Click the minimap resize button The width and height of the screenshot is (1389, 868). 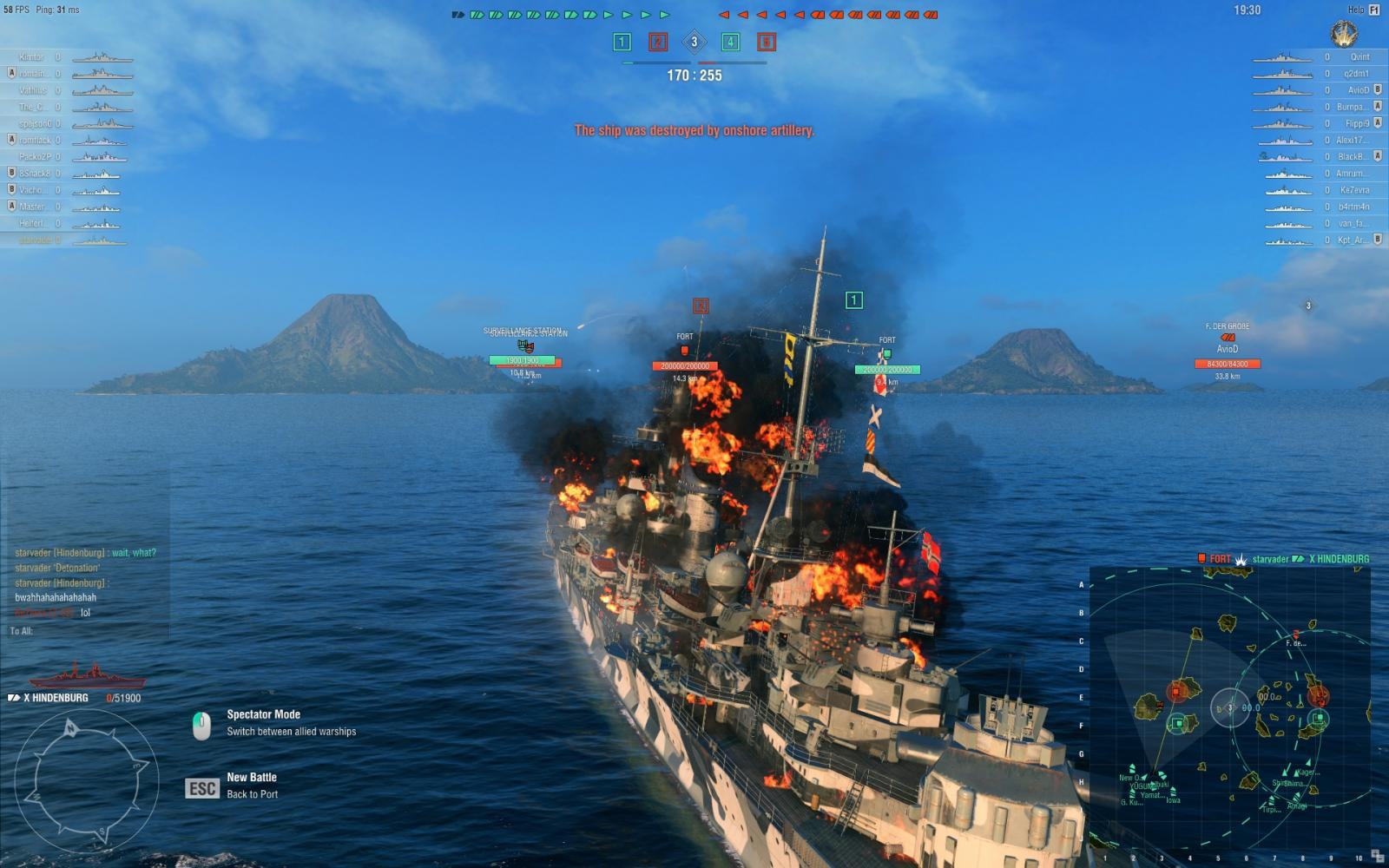pos(1378,858)
